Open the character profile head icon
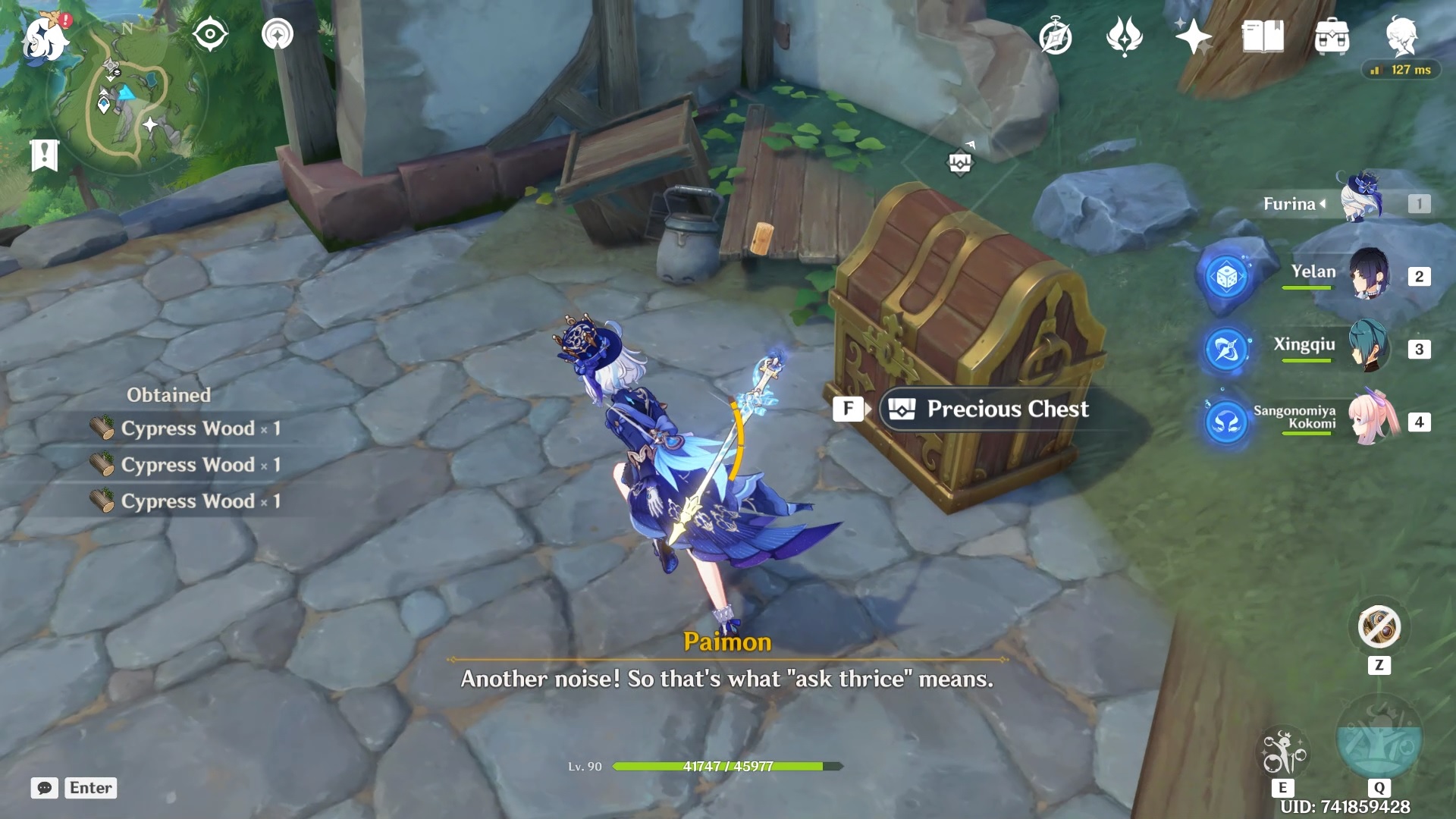Viewport: 1456px width, 819px height. [x=1401, y=36]
